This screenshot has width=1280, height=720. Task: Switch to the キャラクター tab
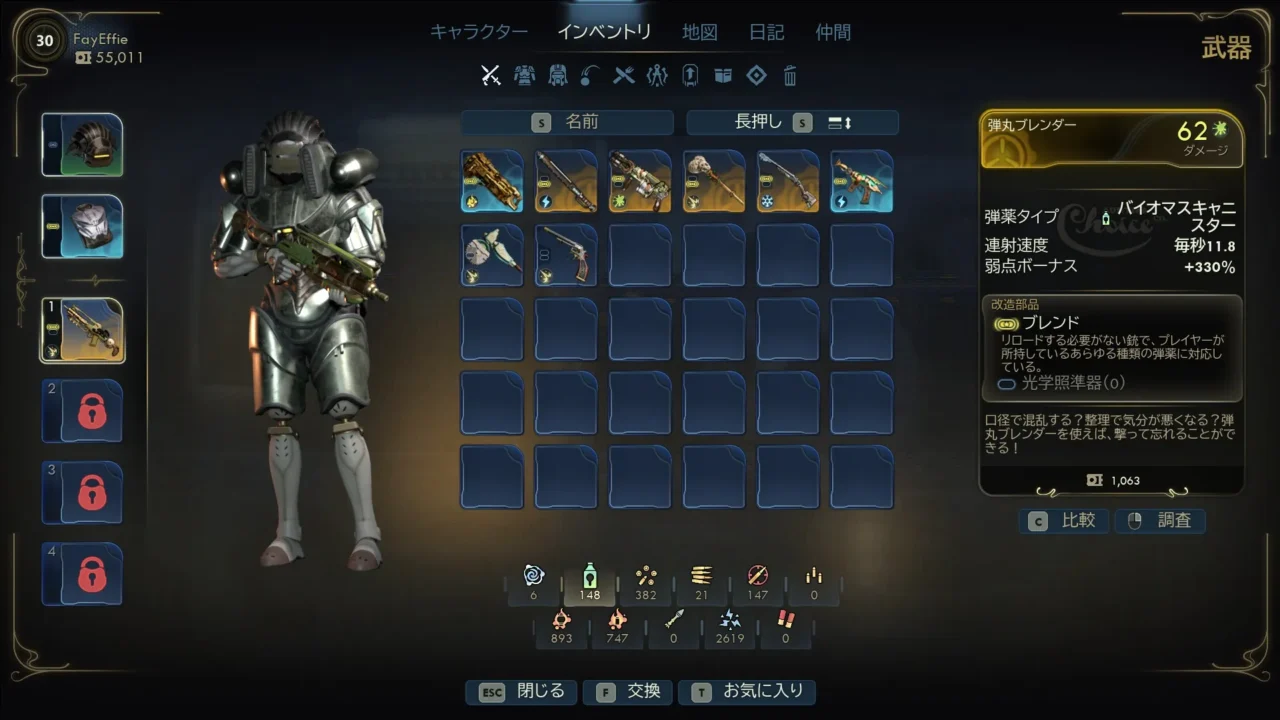(x=479, y=32)
